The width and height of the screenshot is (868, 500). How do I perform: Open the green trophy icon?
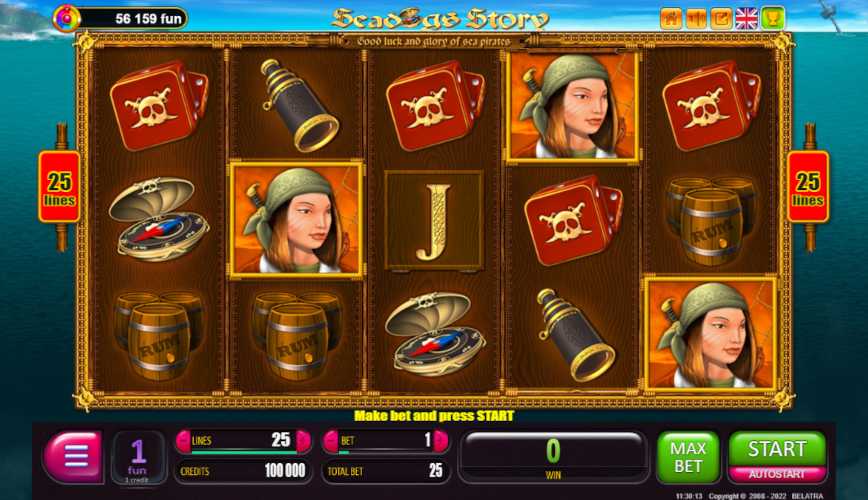click(773, 18)
